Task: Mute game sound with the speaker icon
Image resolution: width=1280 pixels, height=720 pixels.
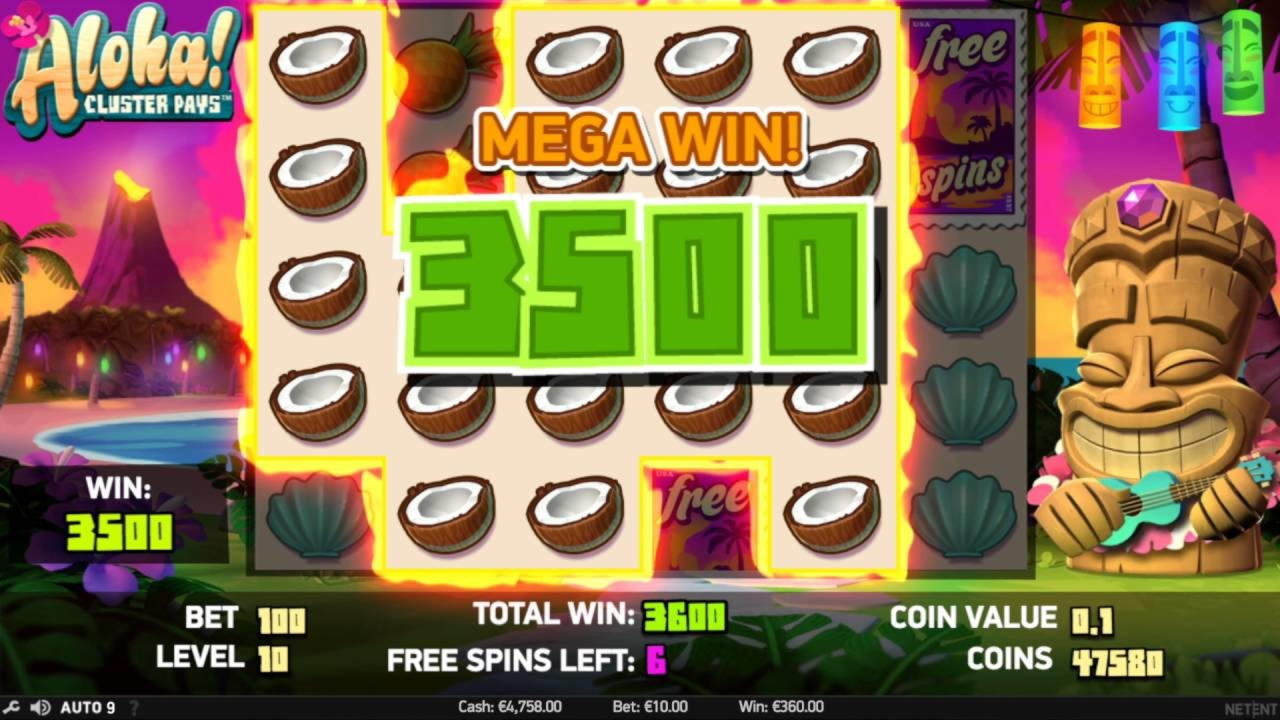Action: [x=38, y=706]
